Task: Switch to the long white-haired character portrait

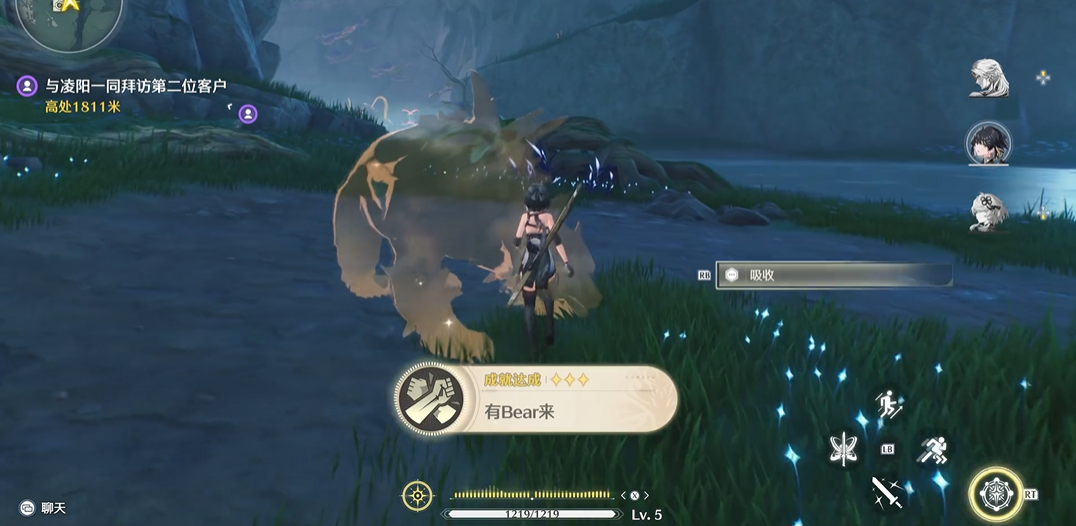Action: click(x=988, y=79)
